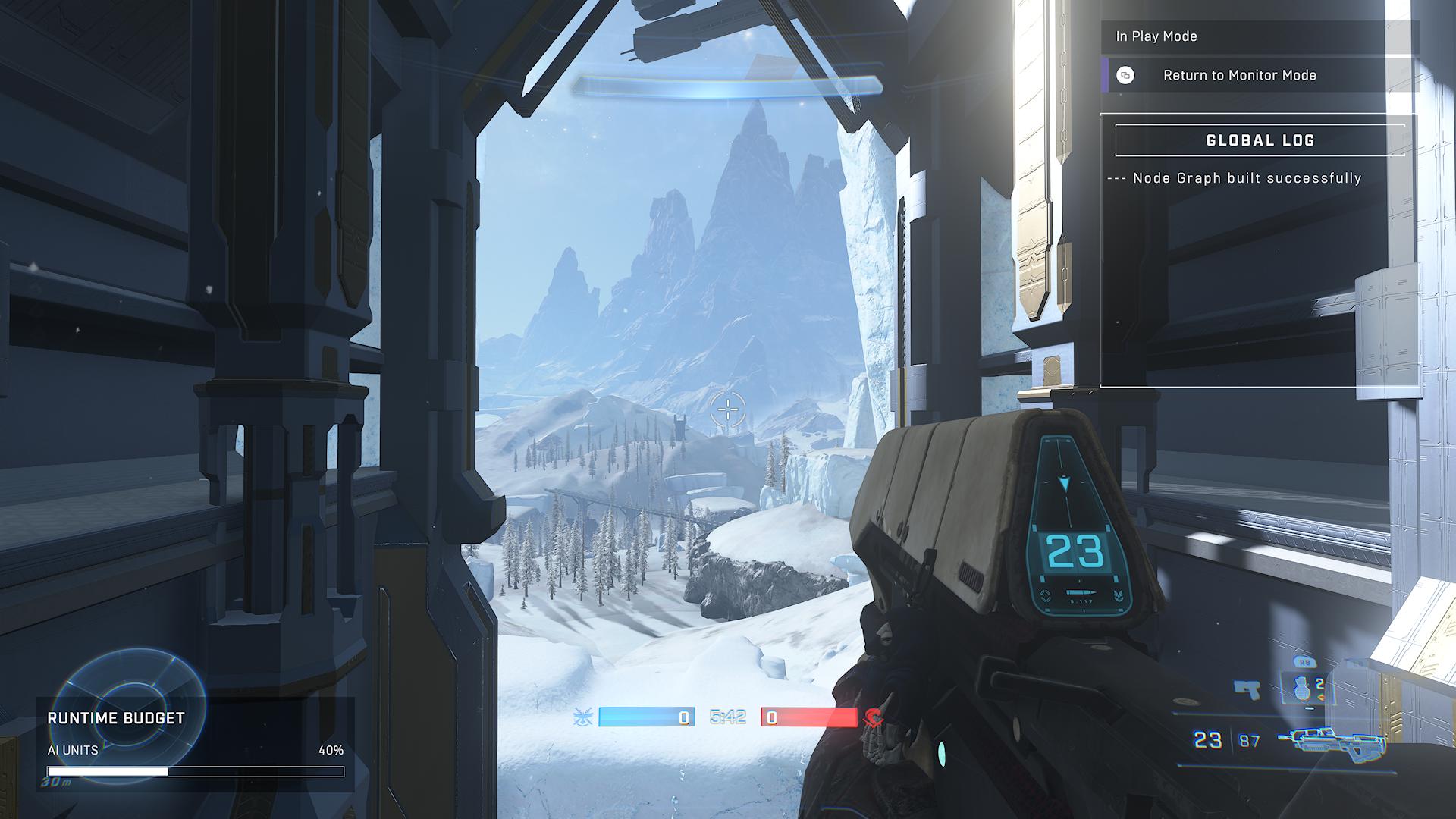The image size is (1456, 819).
Task: Click the blue team emblem icon
Action: pos(583,717)
